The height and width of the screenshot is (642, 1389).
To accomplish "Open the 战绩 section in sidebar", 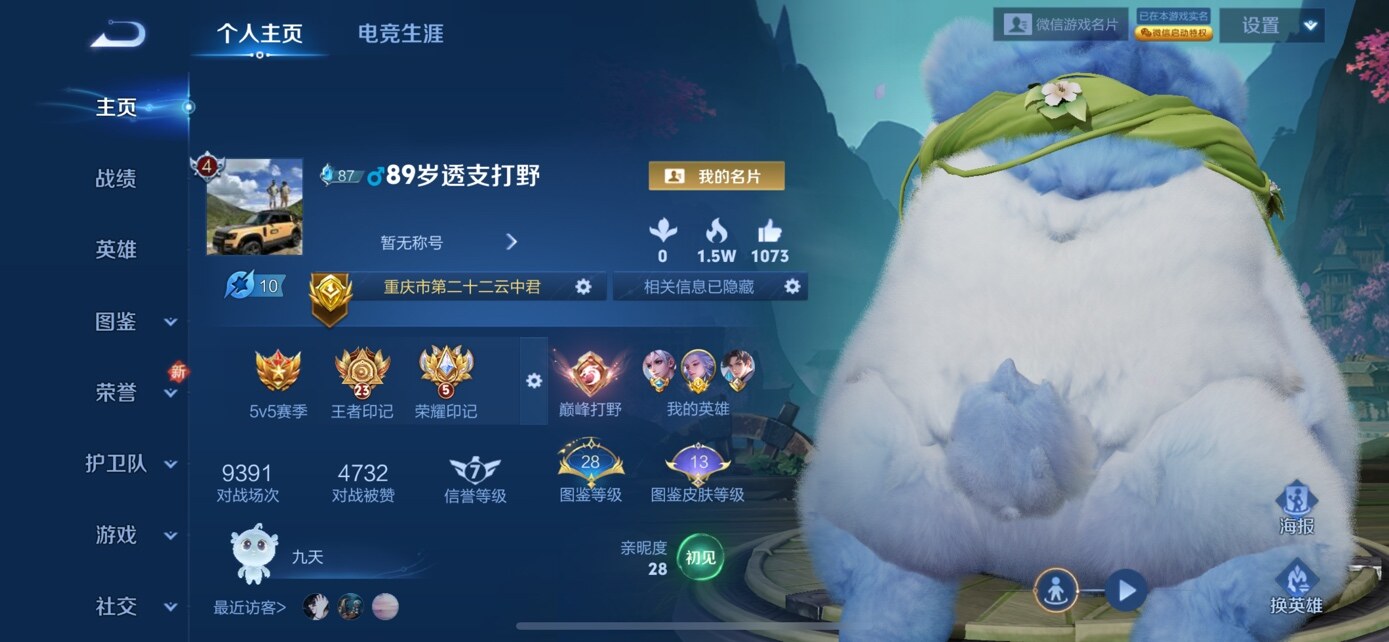I will tap(116, 179).
